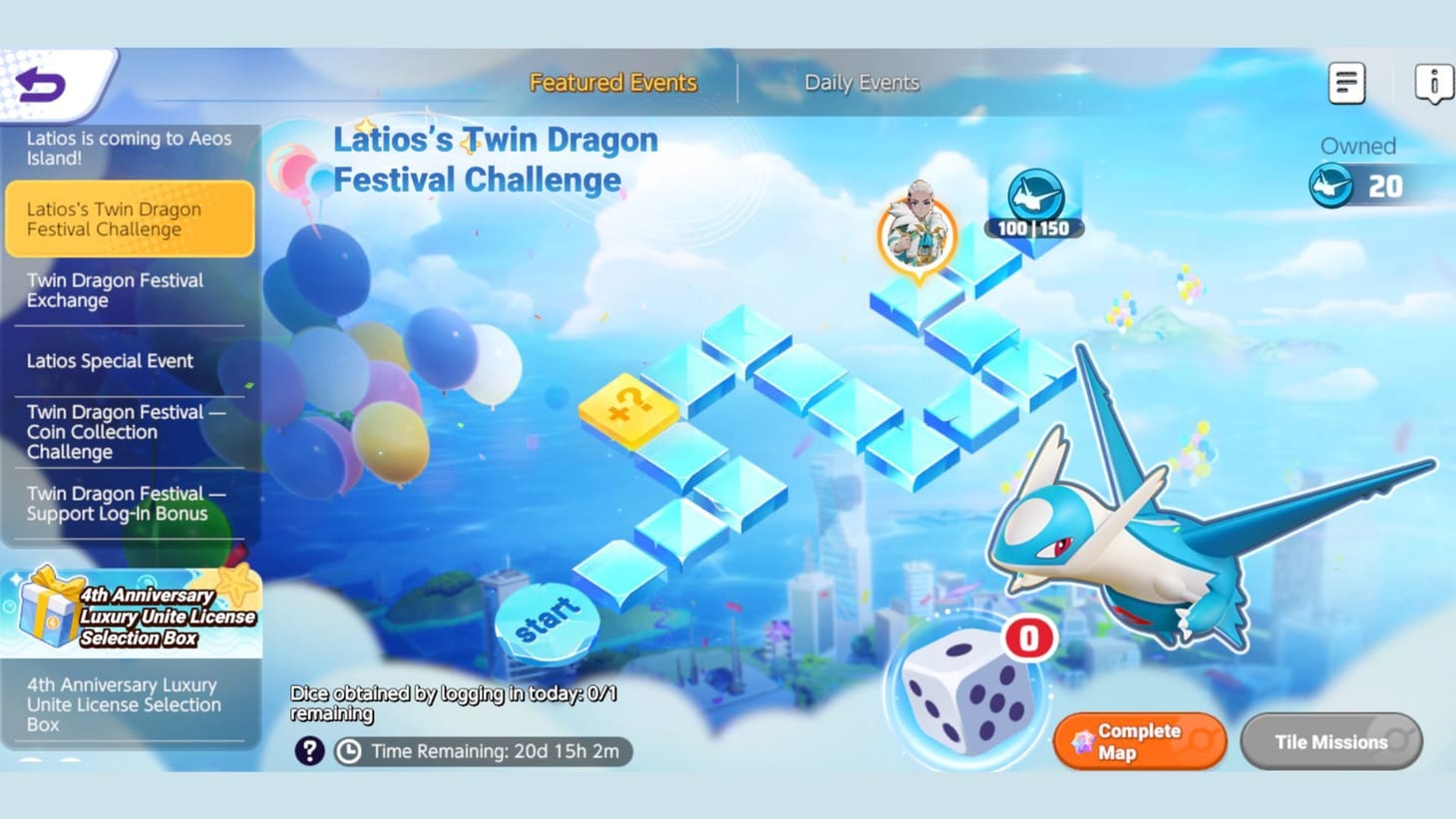Click the Start tile on the board
This screenshot has width=1456, height=819.
point(546,618)
